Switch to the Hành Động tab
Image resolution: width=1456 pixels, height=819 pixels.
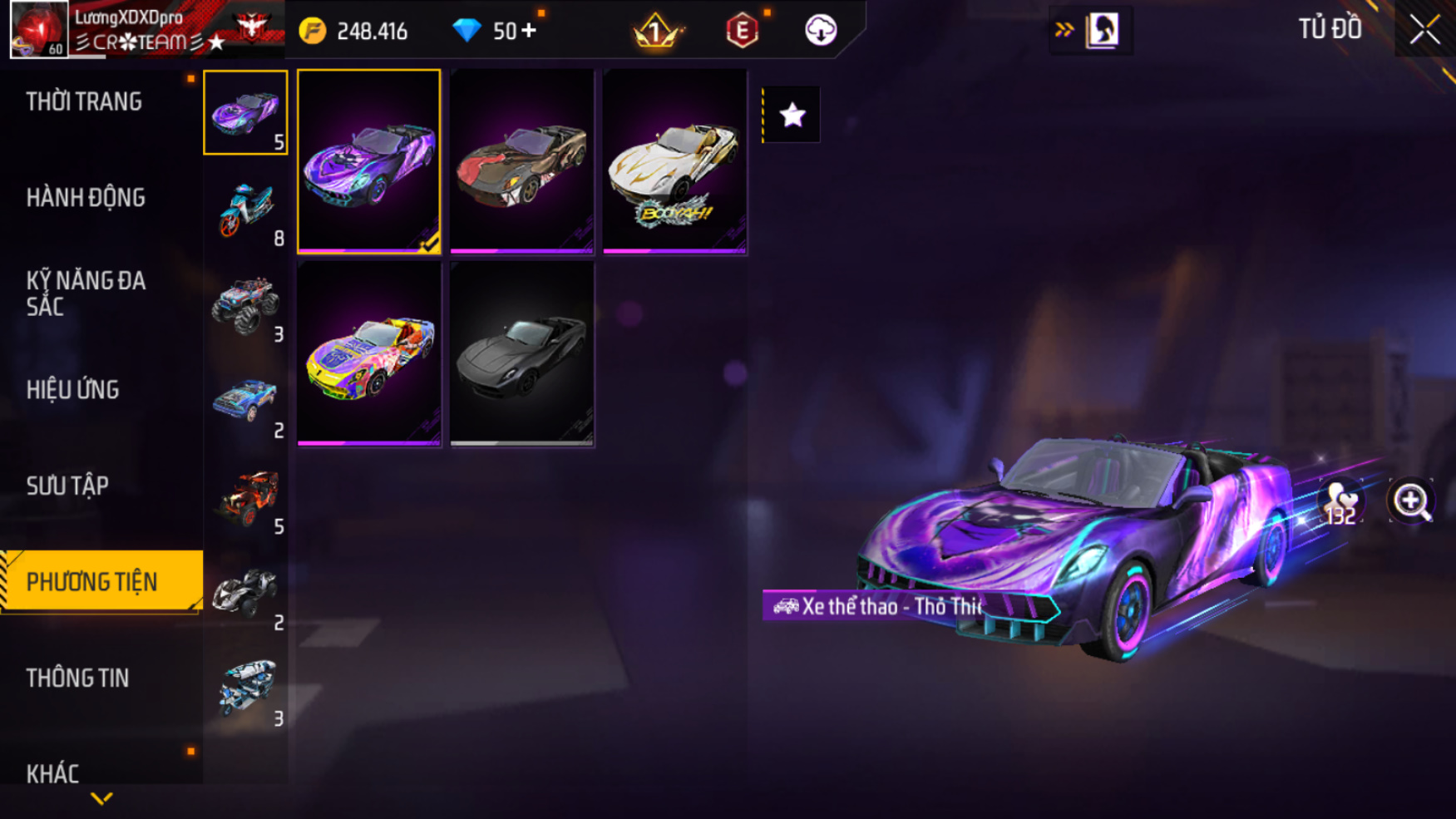tap(86, 198)
